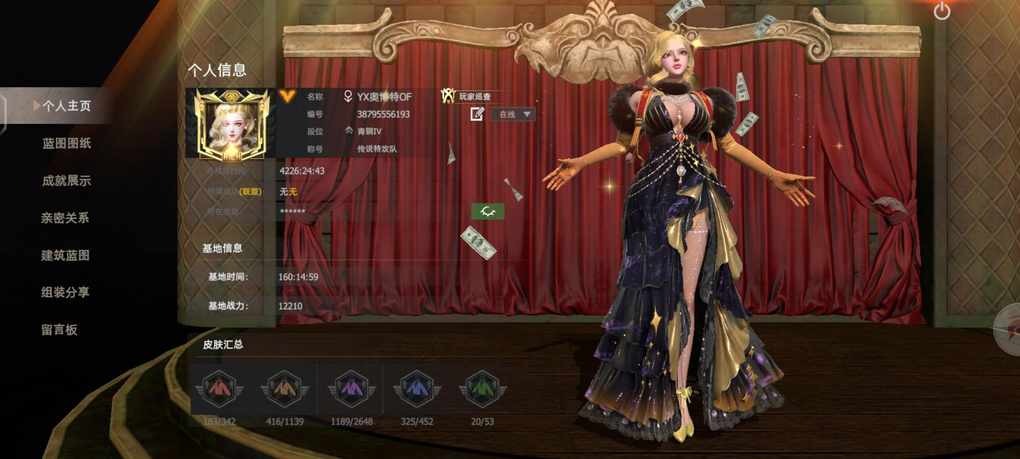Click the power icon in the corner
Viewport: 1020px width, 459px height.
tap(942, 11)
